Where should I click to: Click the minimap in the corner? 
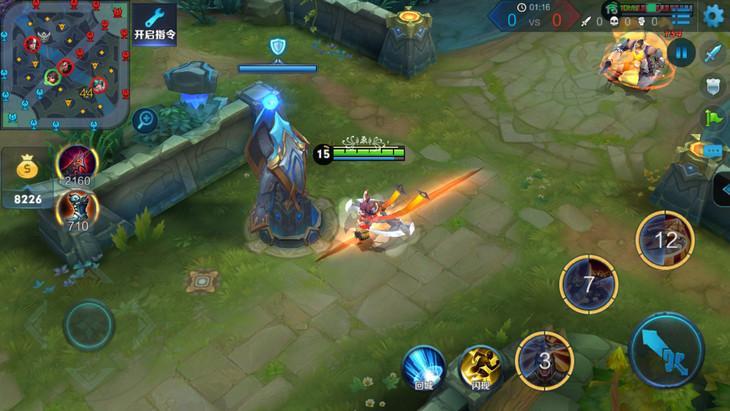click(x=65, y=65)
